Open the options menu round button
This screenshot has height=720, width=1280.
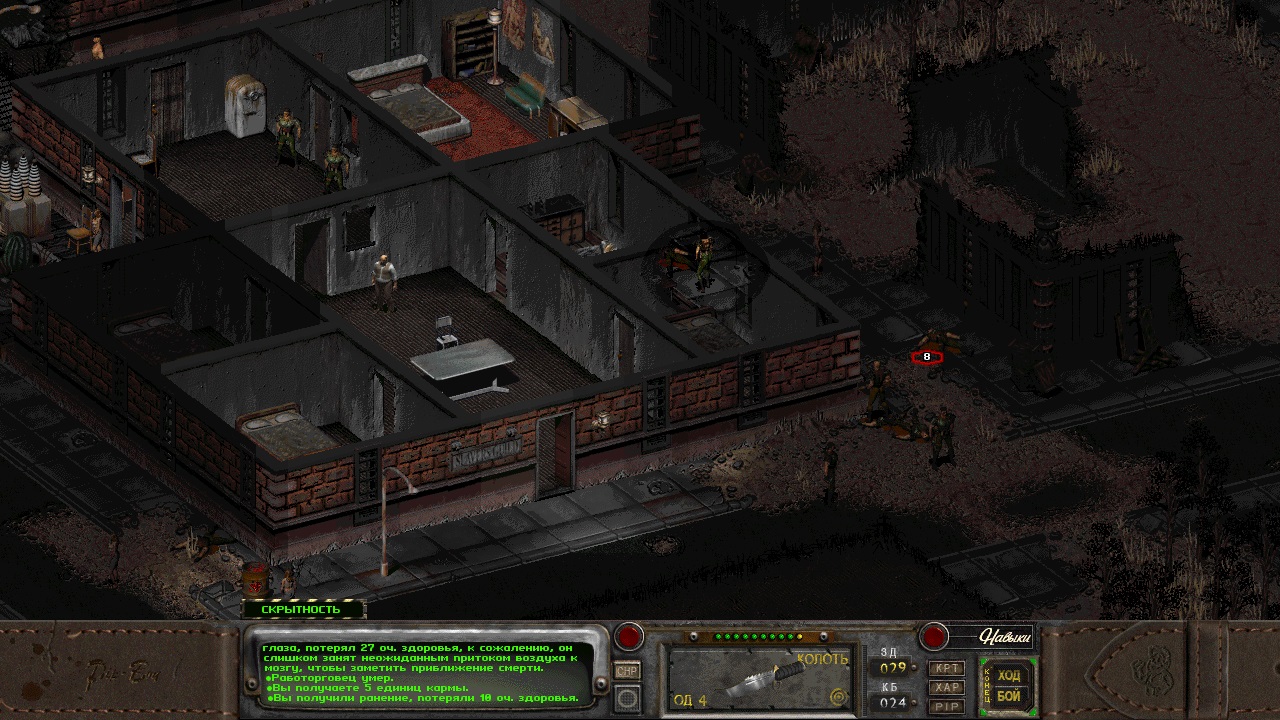tap(628, 698)
